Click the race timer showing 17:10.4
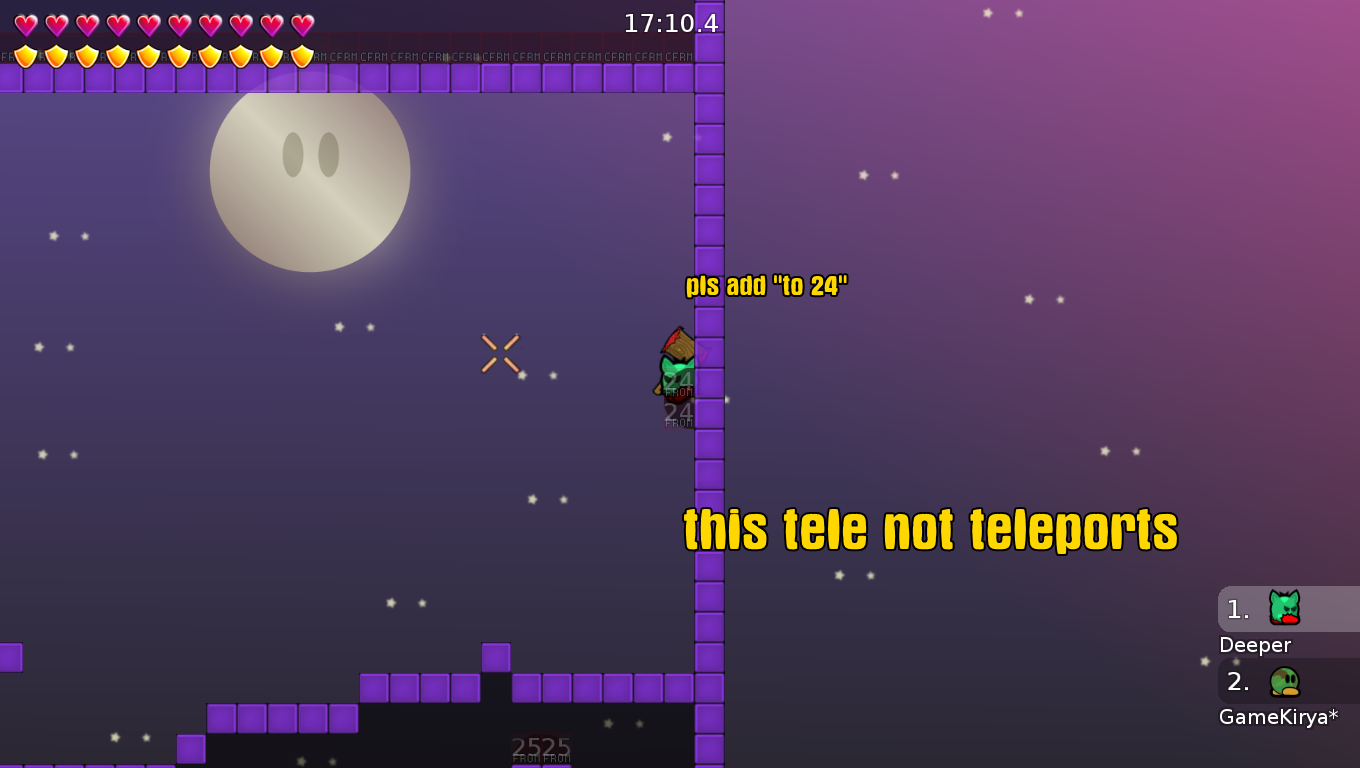 click(670, 23)
